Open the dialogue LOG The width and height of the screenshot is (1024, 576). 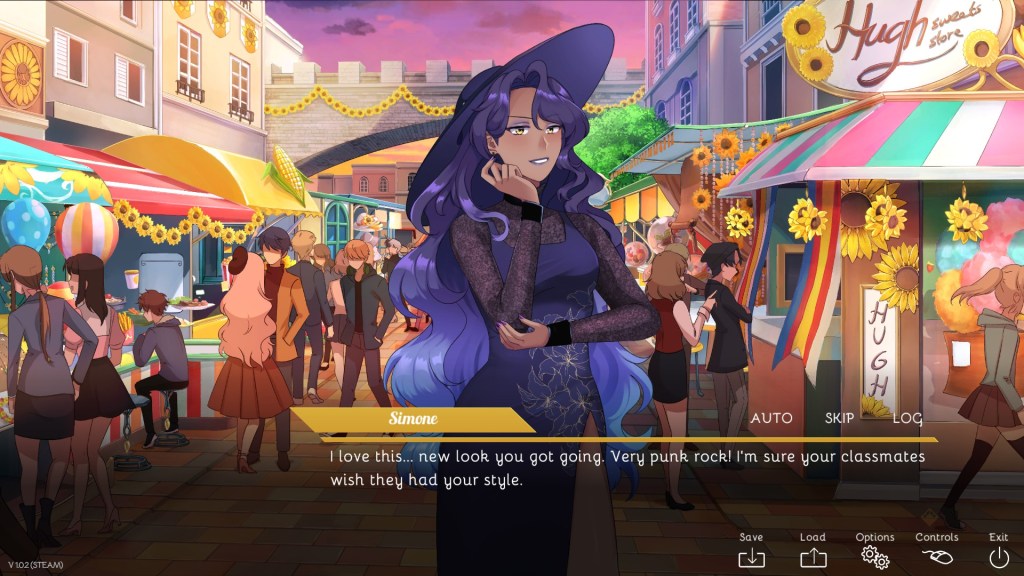click(907, 418)
